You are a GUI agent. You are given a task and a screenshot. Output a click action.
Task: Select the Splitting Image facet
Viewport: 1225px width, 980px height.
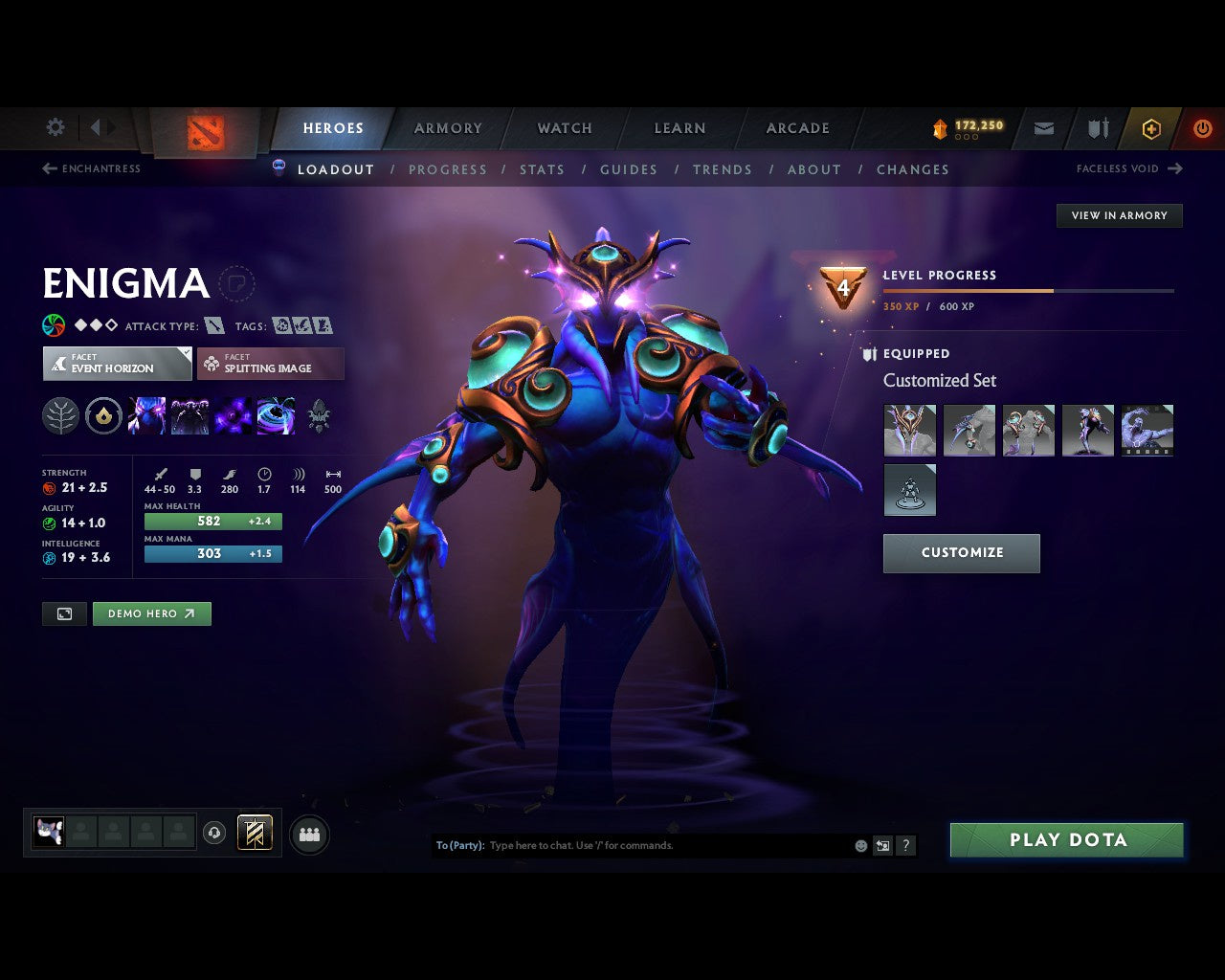(x=271, y=364)
